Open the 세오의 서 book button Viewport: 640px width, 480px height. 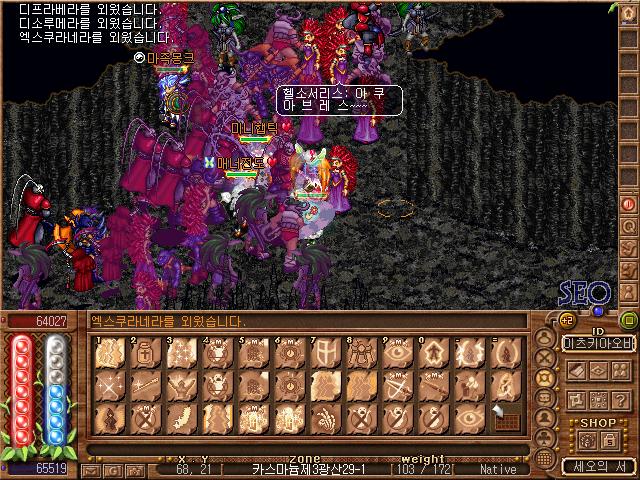(x=598, y=465)
